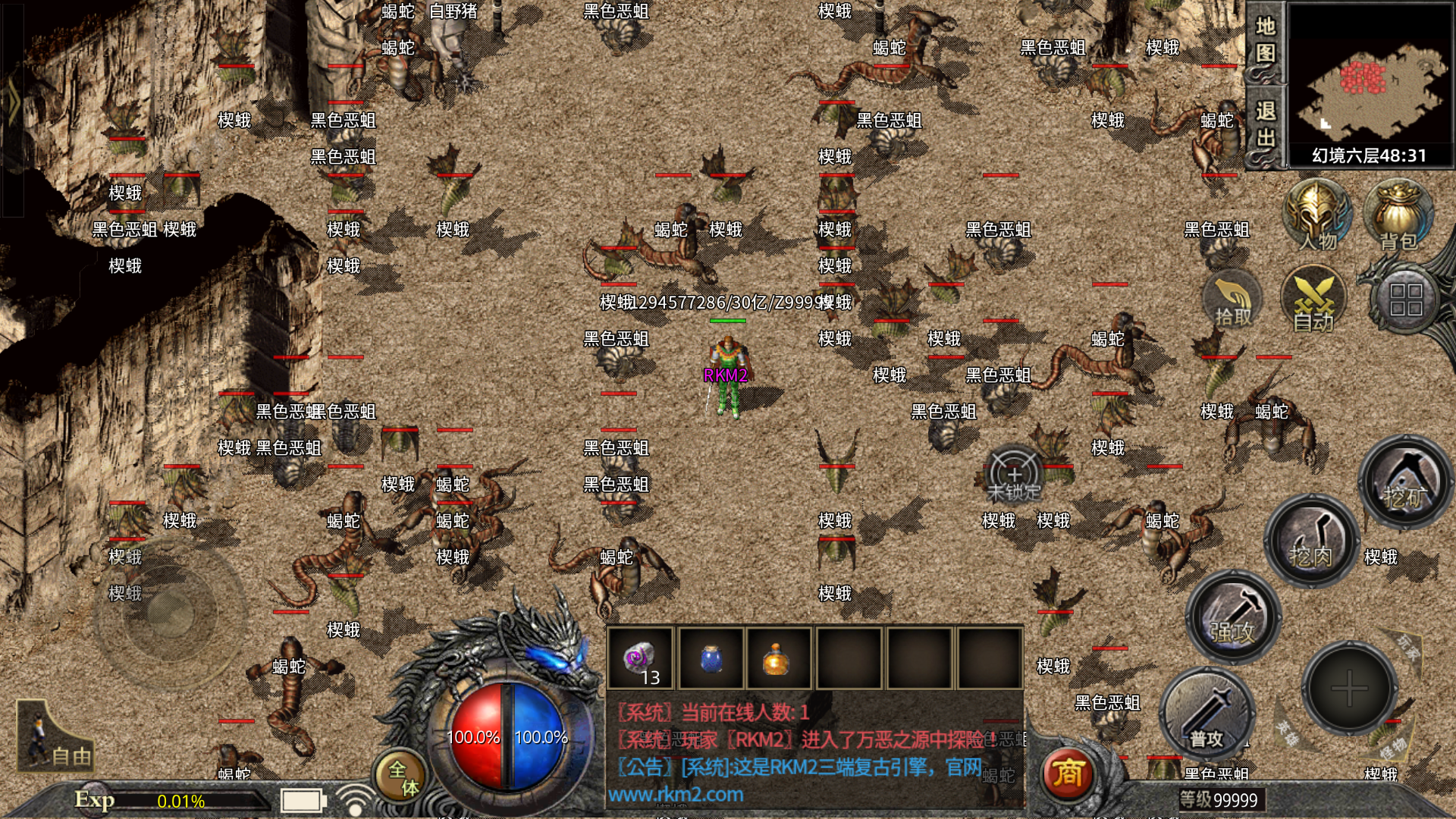Use the 挖肉 meat carving skill

[x=1311, y=541]
